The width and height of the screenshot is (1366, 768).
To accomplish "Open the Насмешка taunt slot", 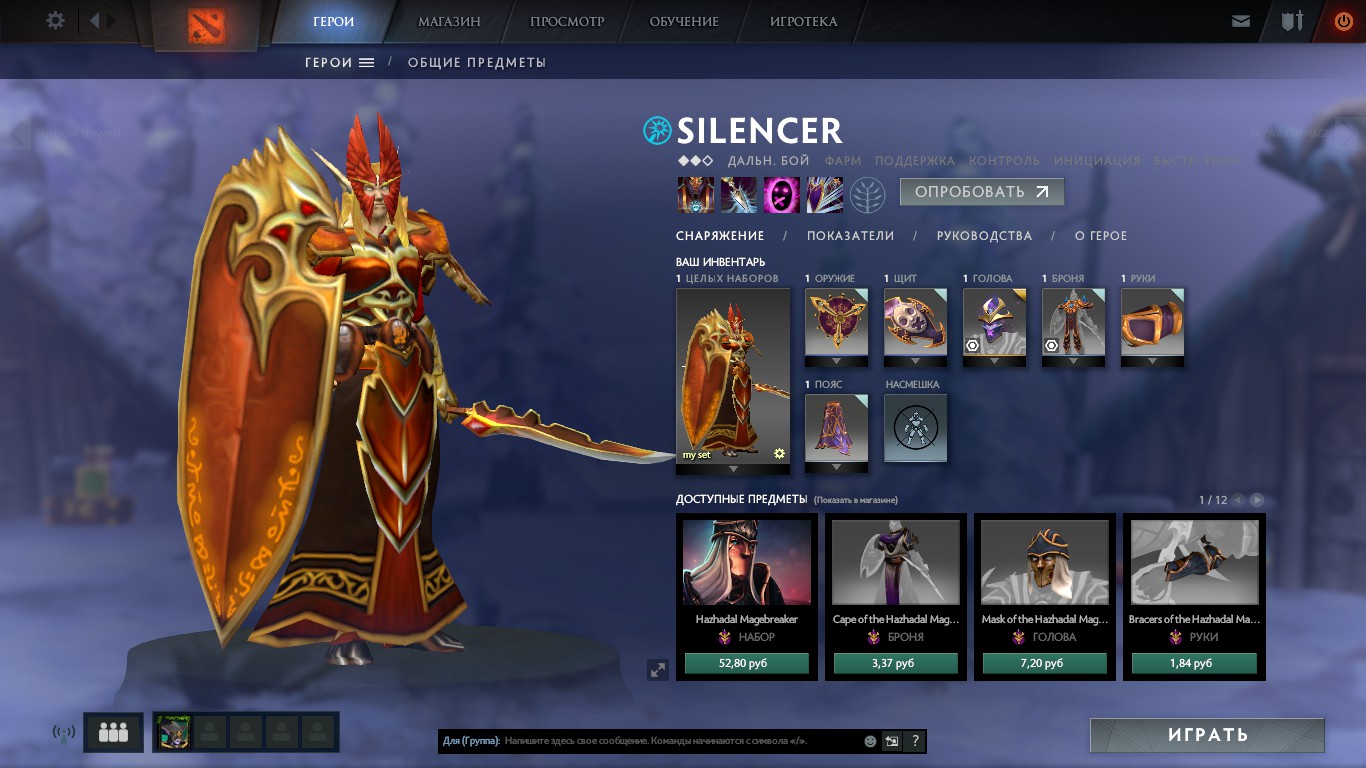I will (x=915, y=428).
